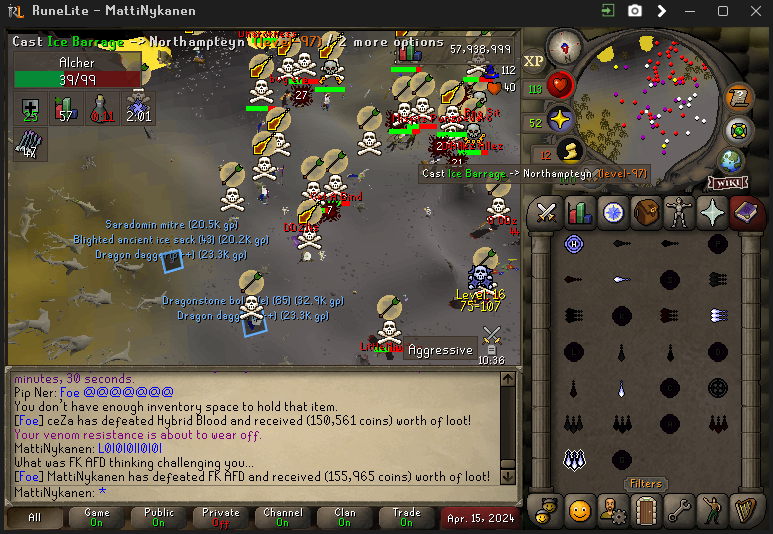Open the Prayer tab
The image size is (773, 534).
coord(713,212)
